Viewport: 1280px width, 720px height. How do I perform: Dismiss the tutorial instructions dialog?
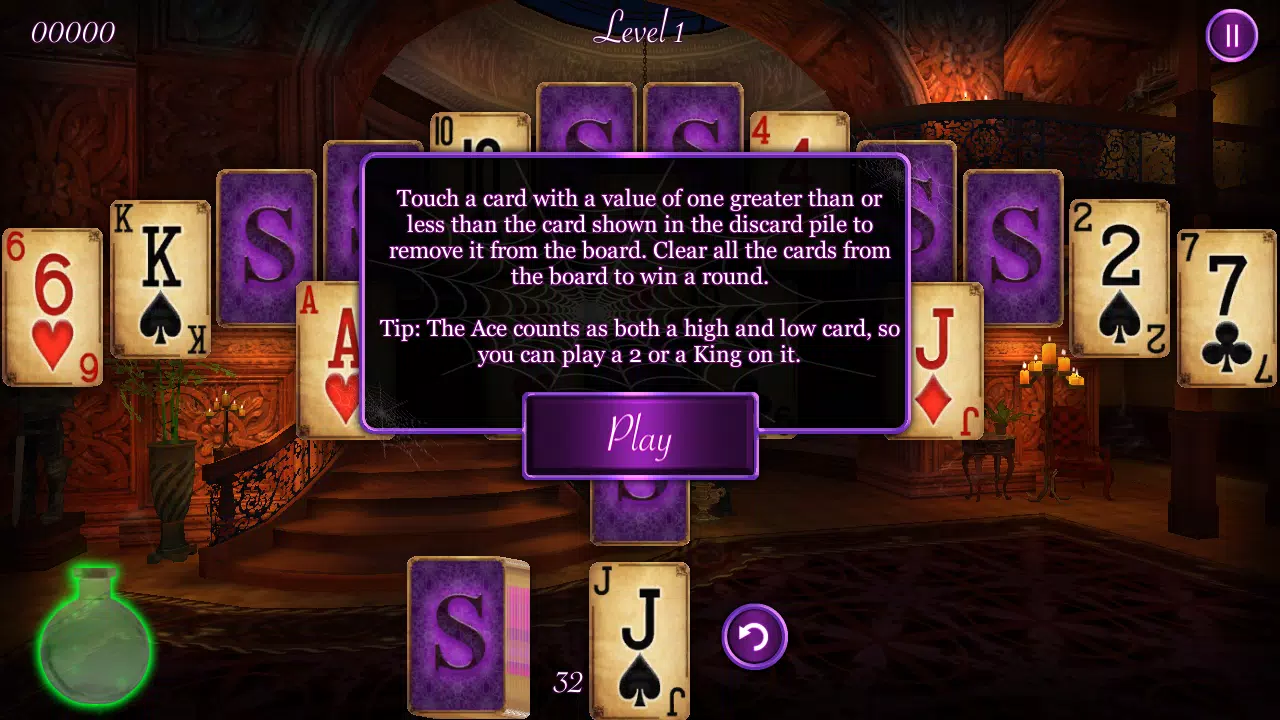pos(640,436)
